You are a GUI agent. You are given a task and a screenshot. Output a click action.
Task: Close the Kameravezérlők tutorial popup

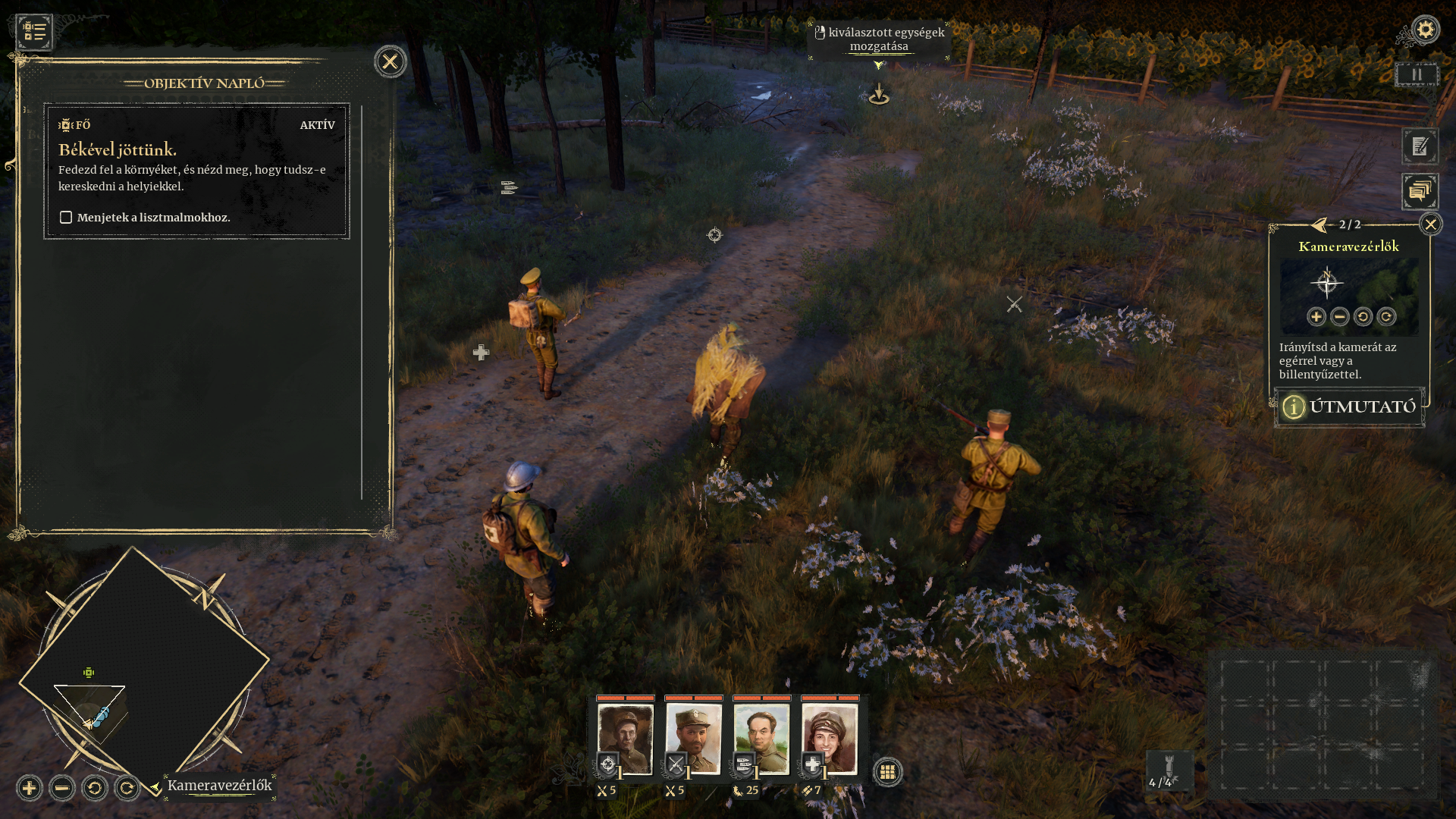pos(1430,224)
